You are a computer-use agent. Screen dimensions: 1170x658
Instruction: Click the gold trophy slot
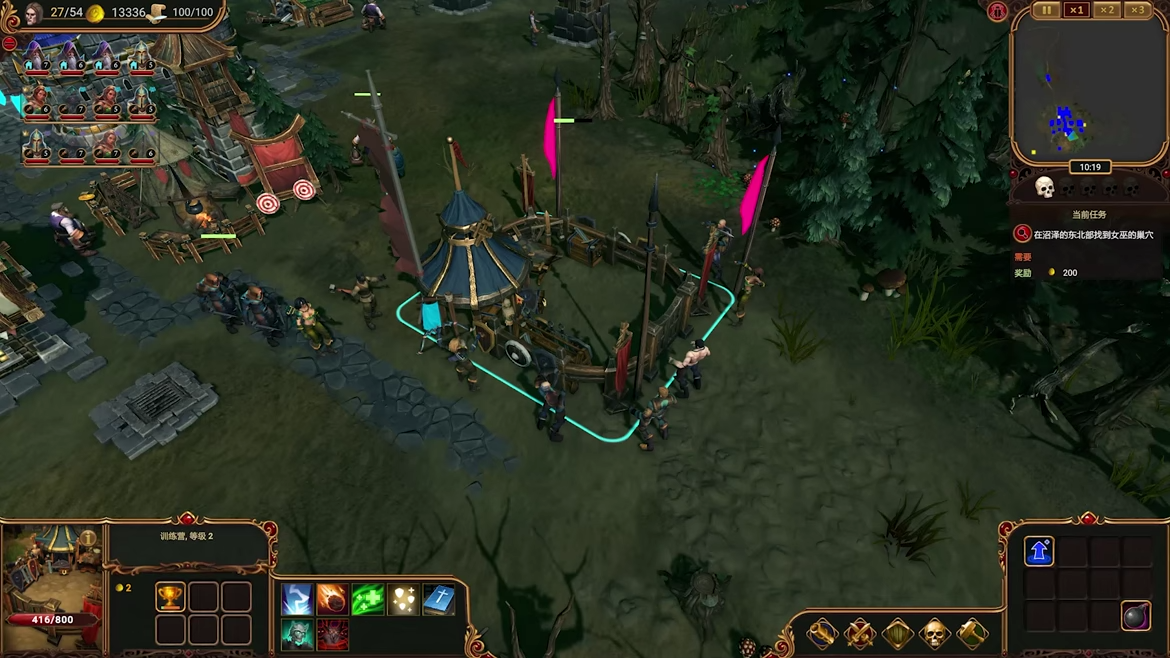click(x=170, y=597)
